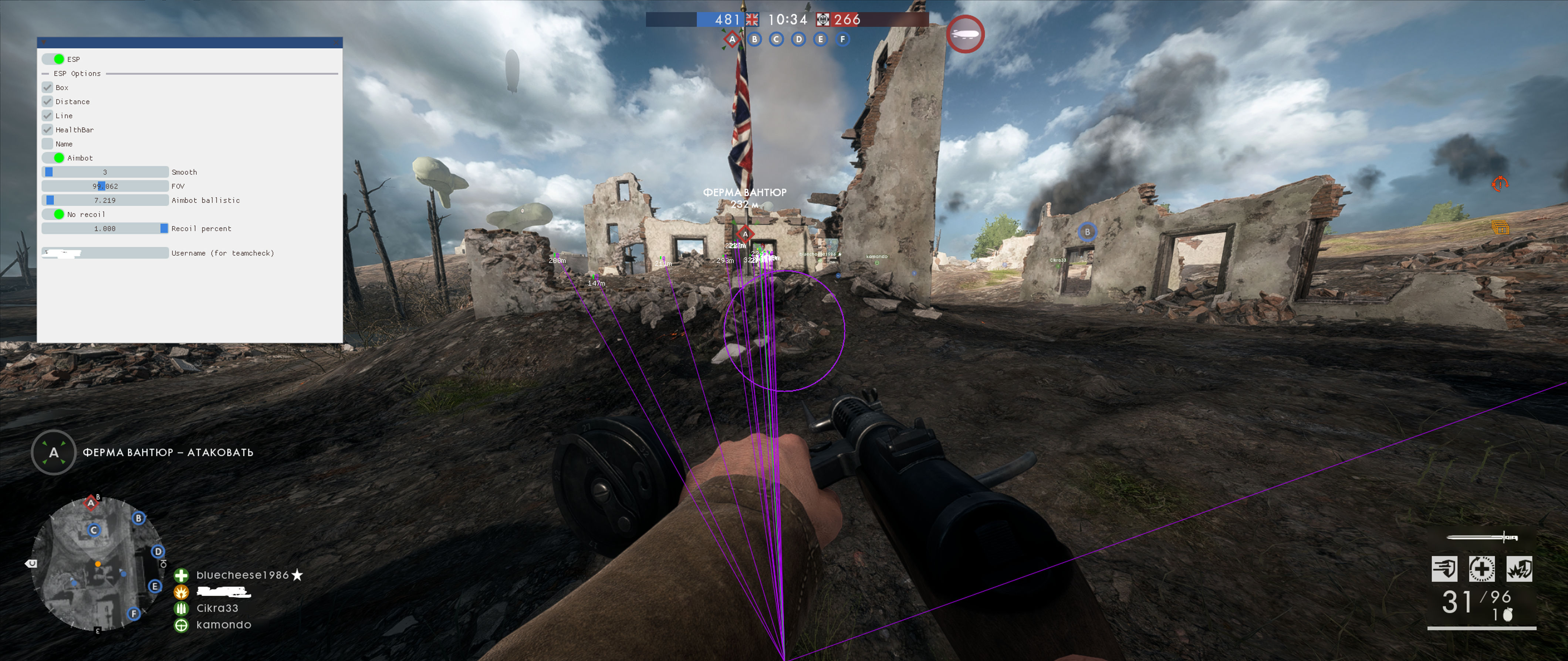Uncheck the HealthBar option
The height and width of the screenshot is (661, 1568).
click(x=47, y=130)
